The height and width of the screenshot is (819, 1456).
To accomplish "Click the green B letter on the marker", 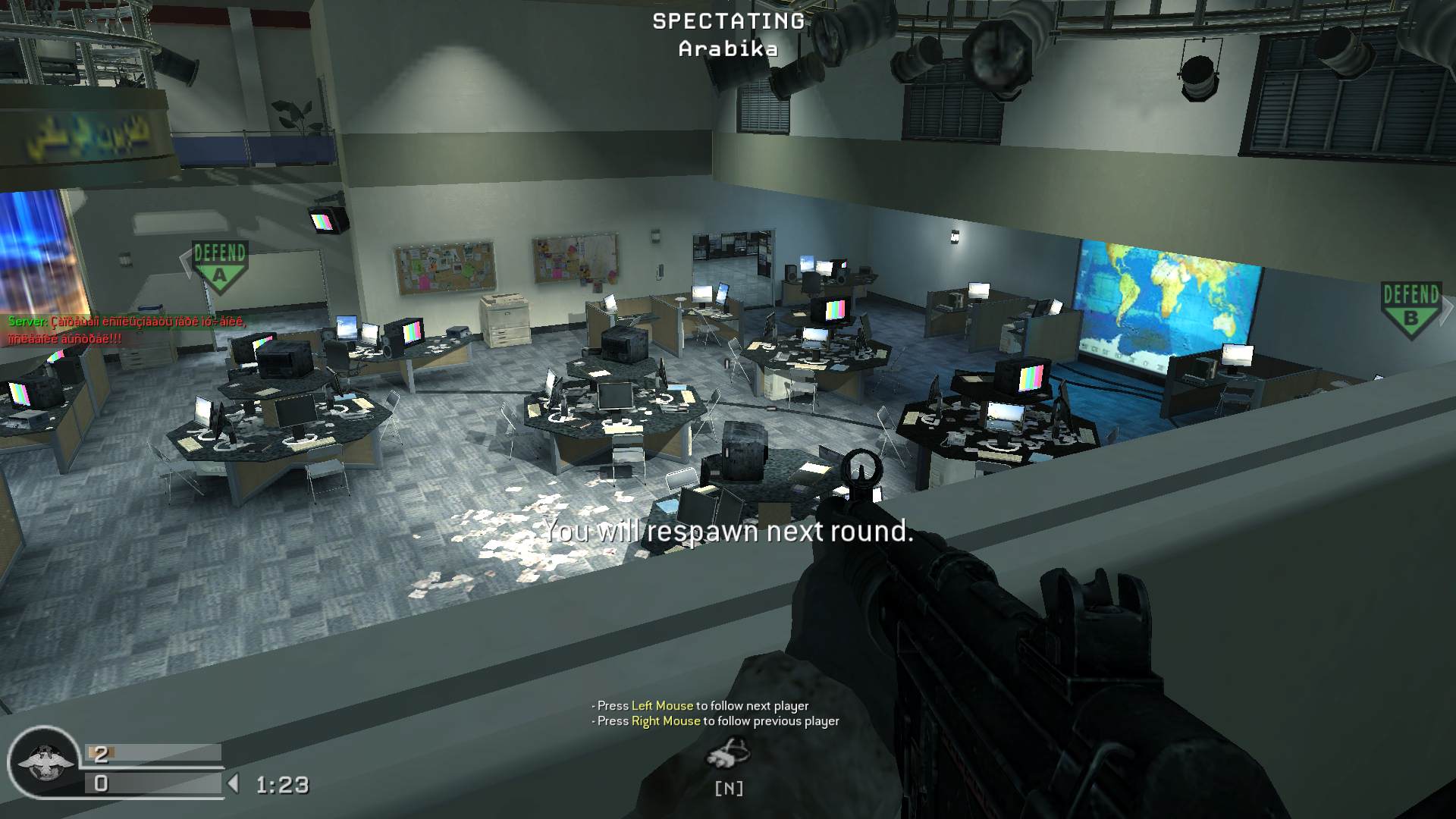I will (x=1410, y=318).
